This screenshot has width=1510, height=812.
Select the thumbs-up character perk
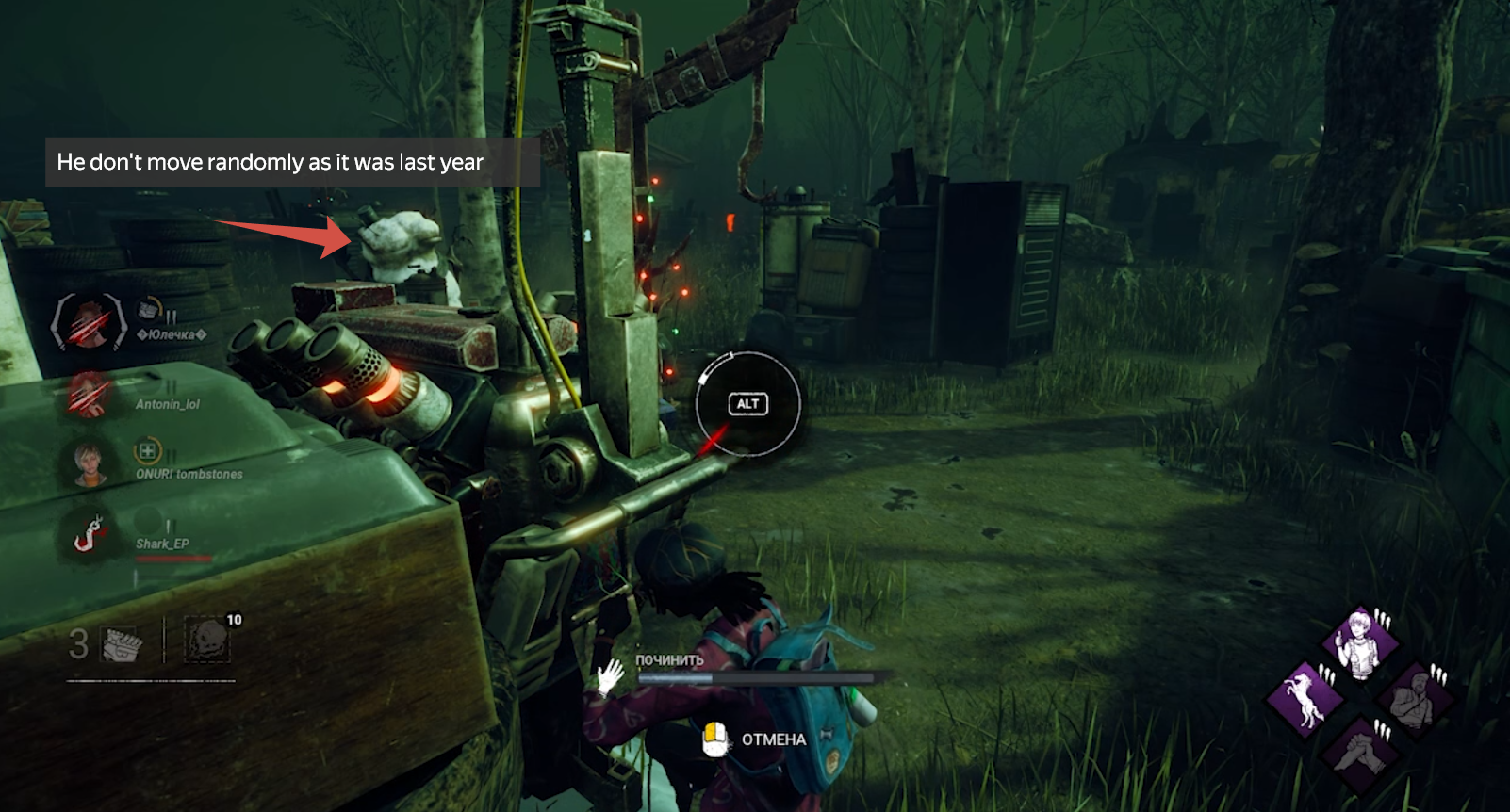[1359, 644]
